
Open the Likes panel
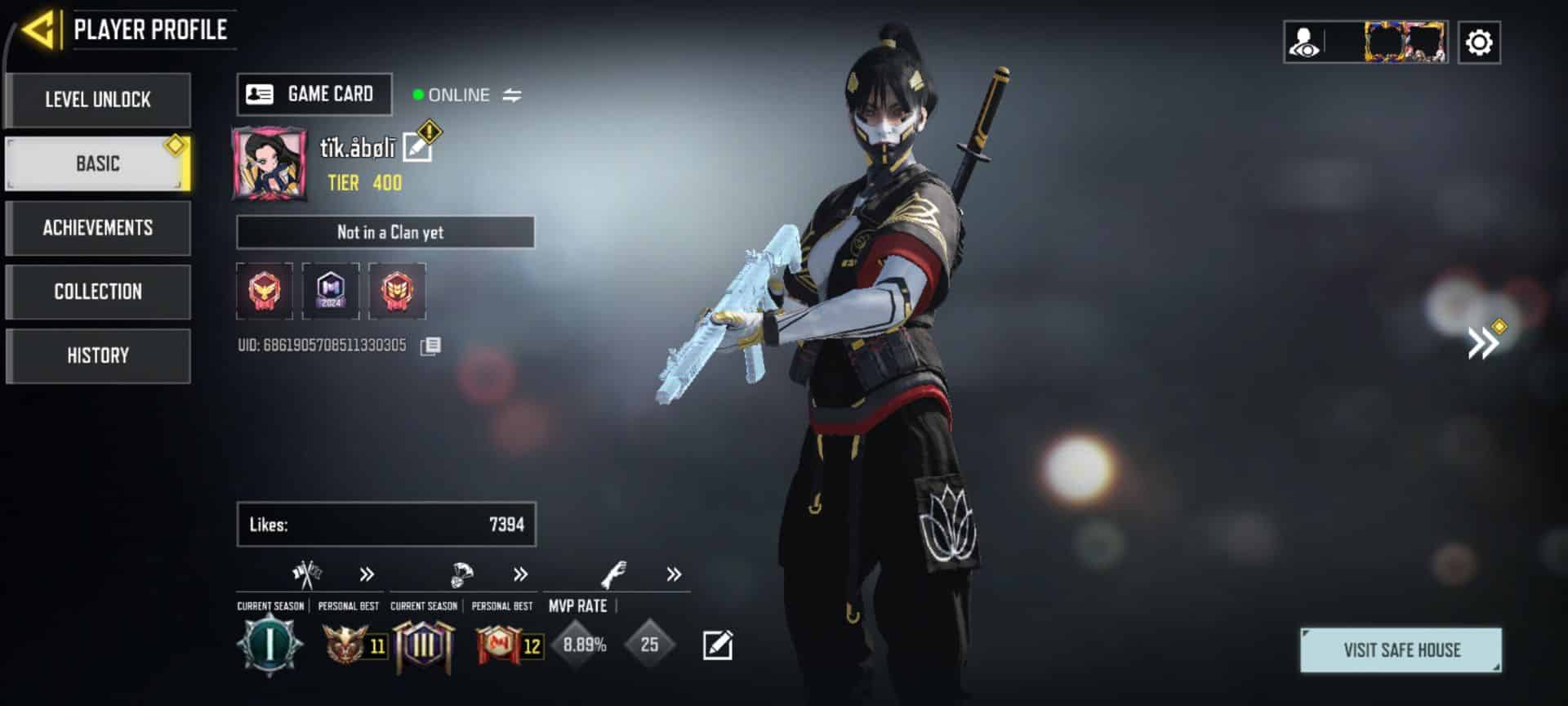pos(386,525)
